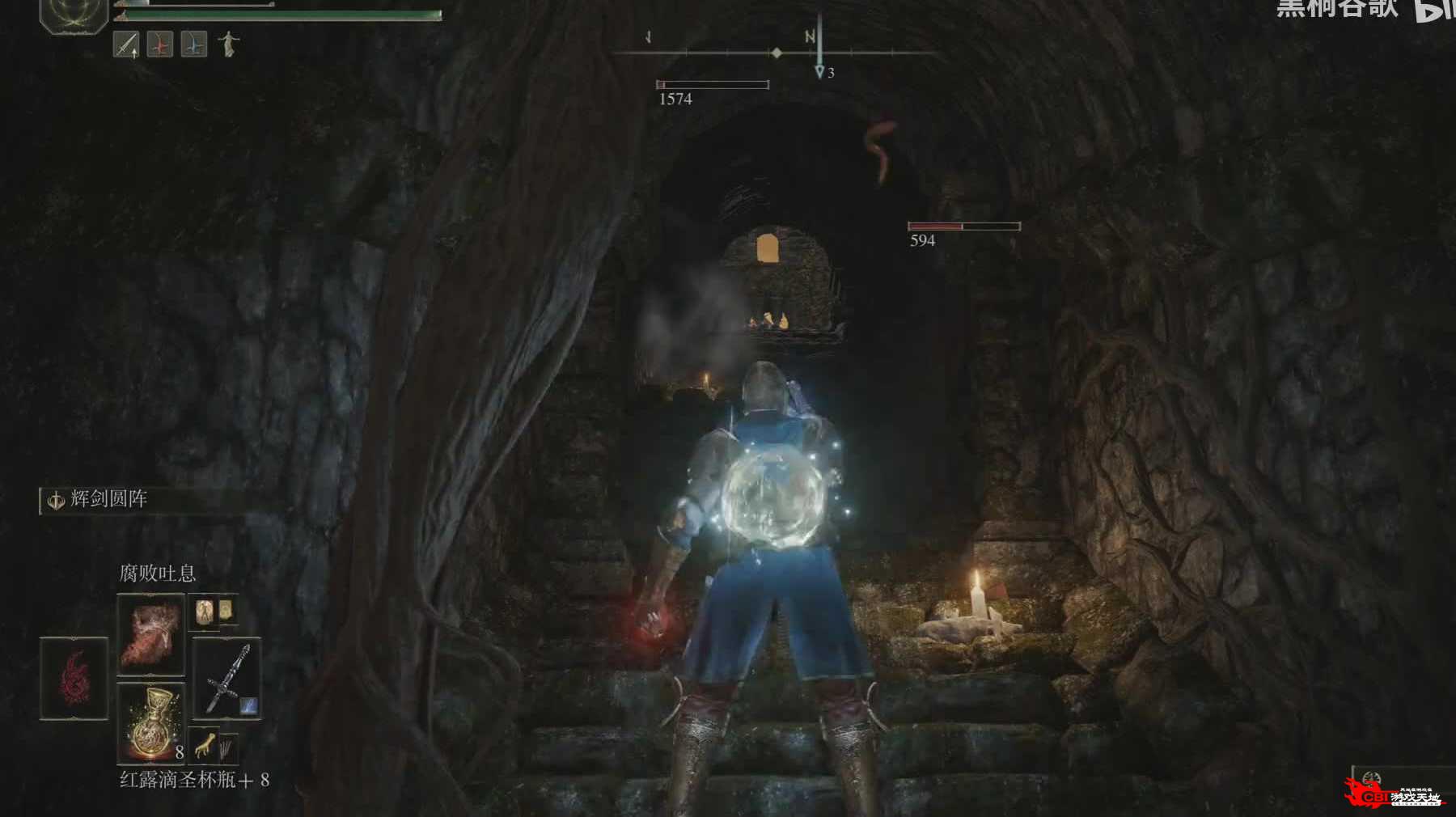
Task: Click the compass bar at the top
Action: pos(775,53)
